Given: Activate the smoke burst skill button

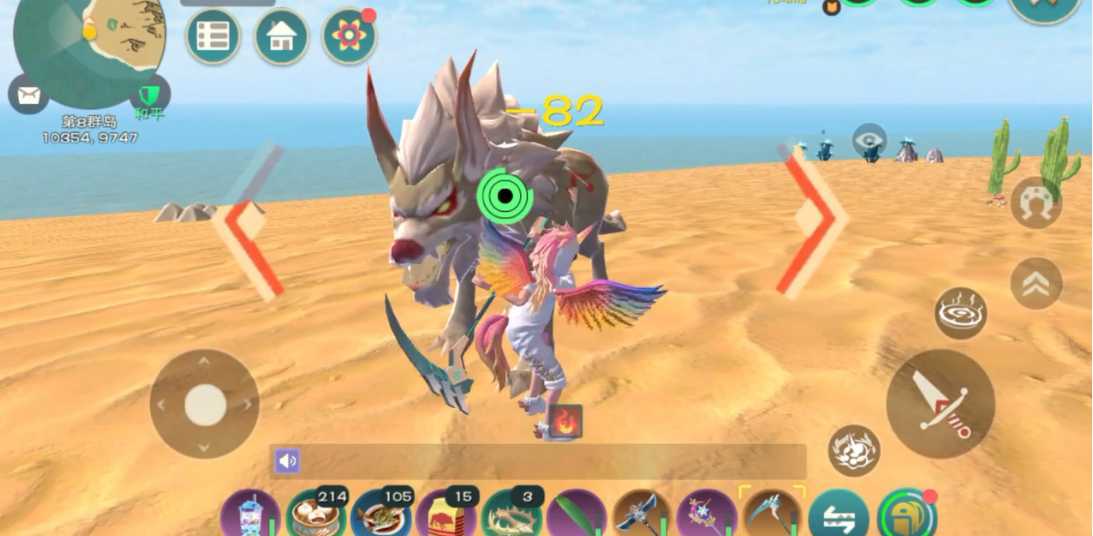Looking at the screenshot, I should click(854, 450).
